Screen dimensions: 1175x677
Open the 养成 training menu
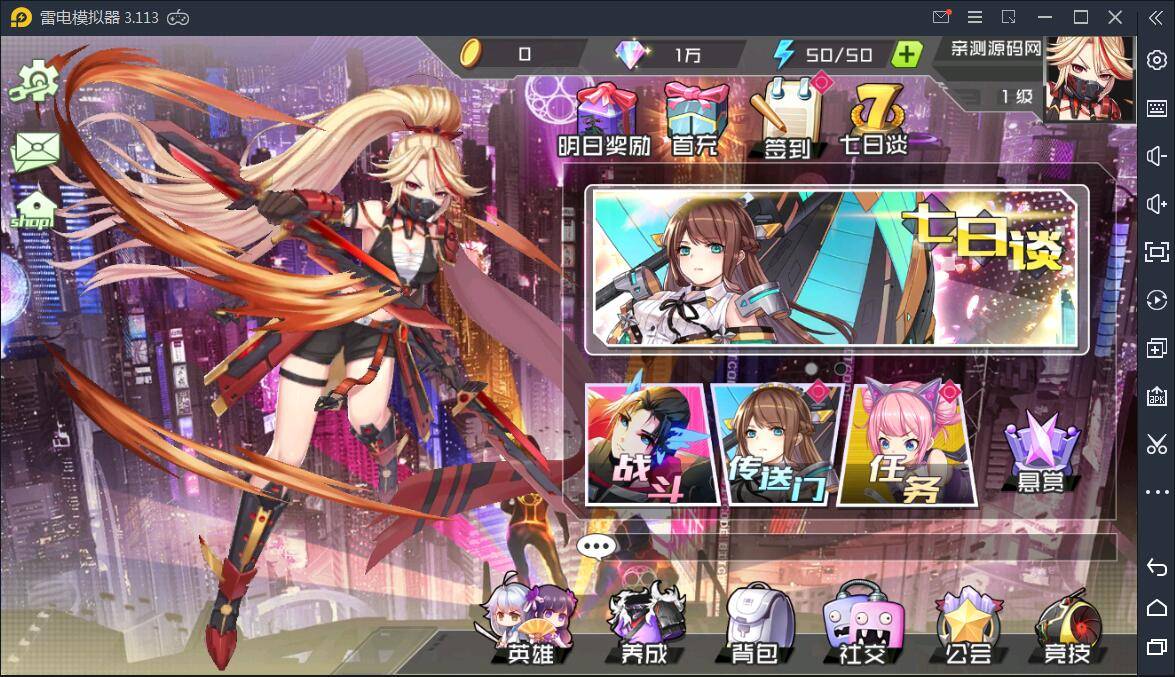point(644,625)
